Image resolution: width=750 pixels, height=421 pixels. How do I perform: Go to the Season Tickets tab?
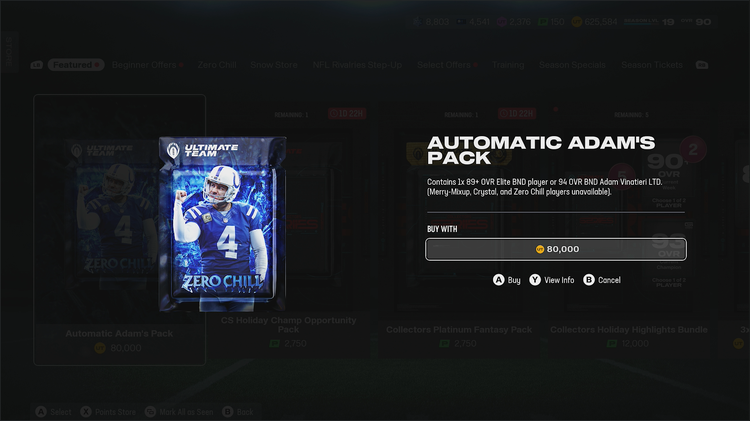651,65
